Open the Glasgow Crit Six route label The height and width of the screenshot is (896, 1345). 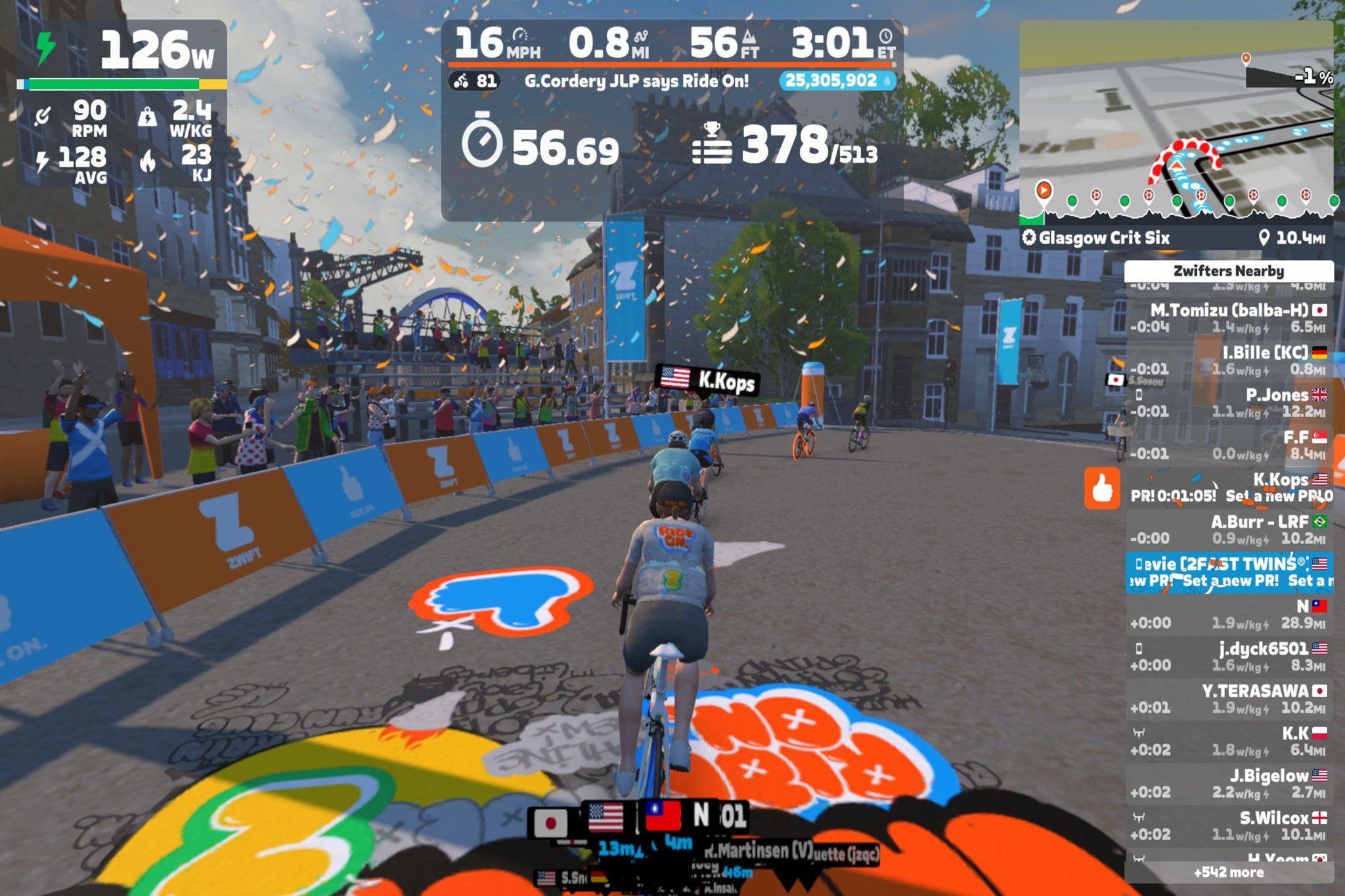click(1103, 238)
